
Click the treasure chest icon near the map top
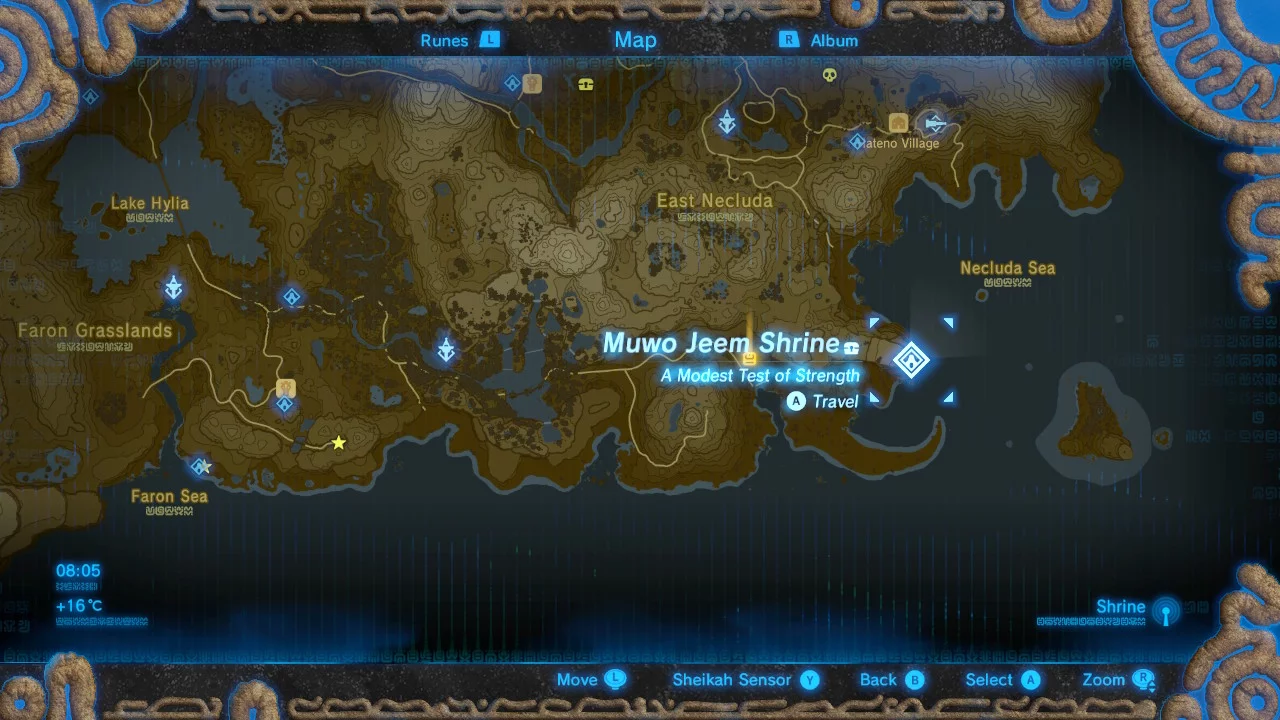pyautogui.click(x=586, y=84)
